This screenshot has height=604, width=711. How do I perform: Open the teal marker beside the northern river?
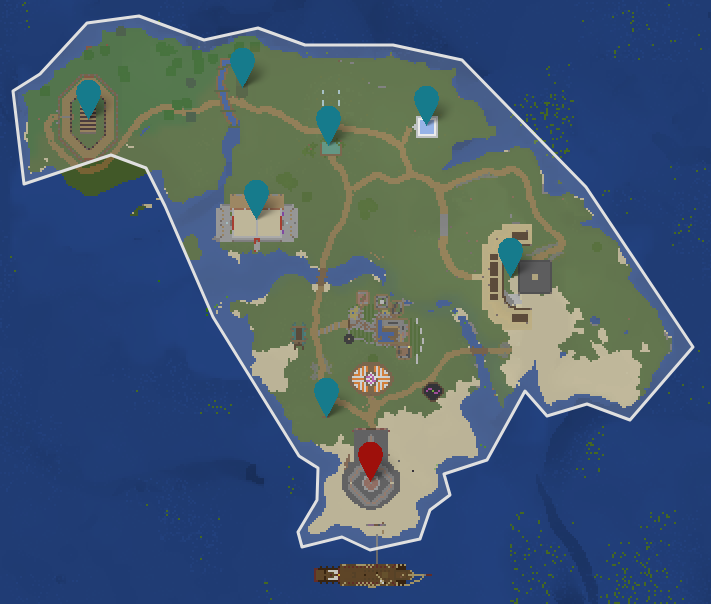[243, 65]
